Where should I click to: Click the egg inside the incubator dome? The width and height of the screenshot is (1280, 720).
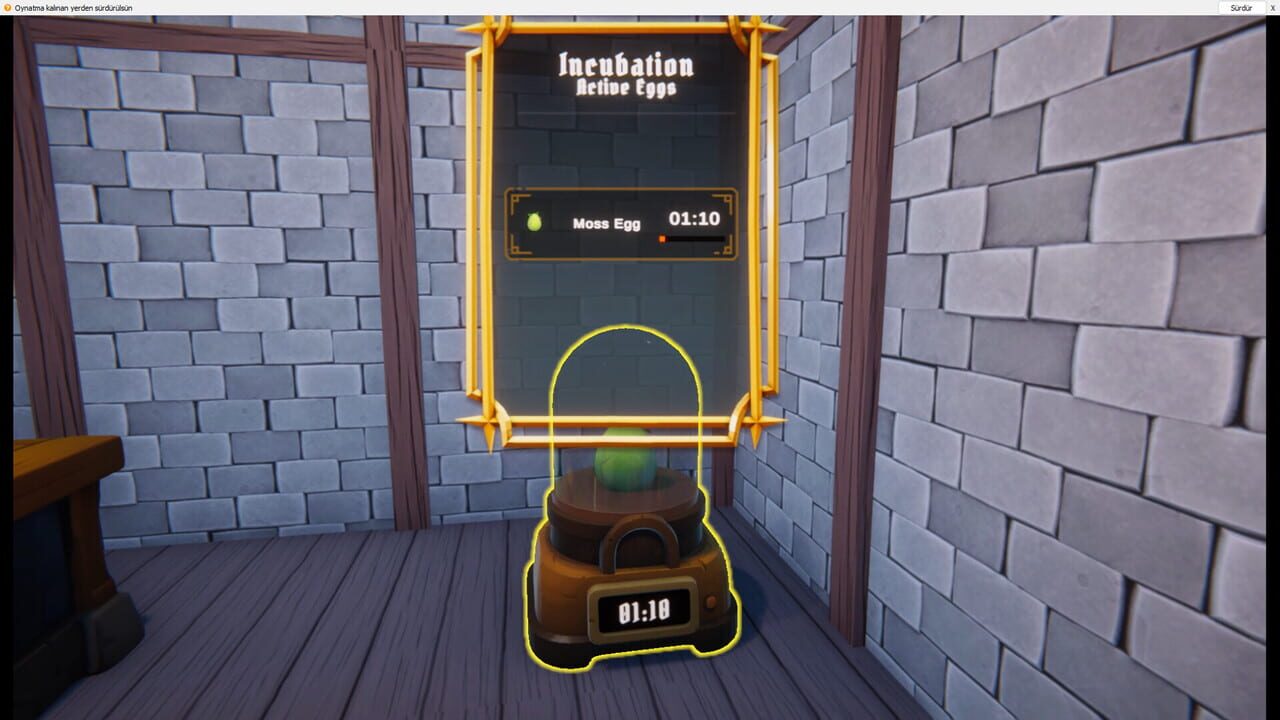pyautogui.click(x=625, y=460)
